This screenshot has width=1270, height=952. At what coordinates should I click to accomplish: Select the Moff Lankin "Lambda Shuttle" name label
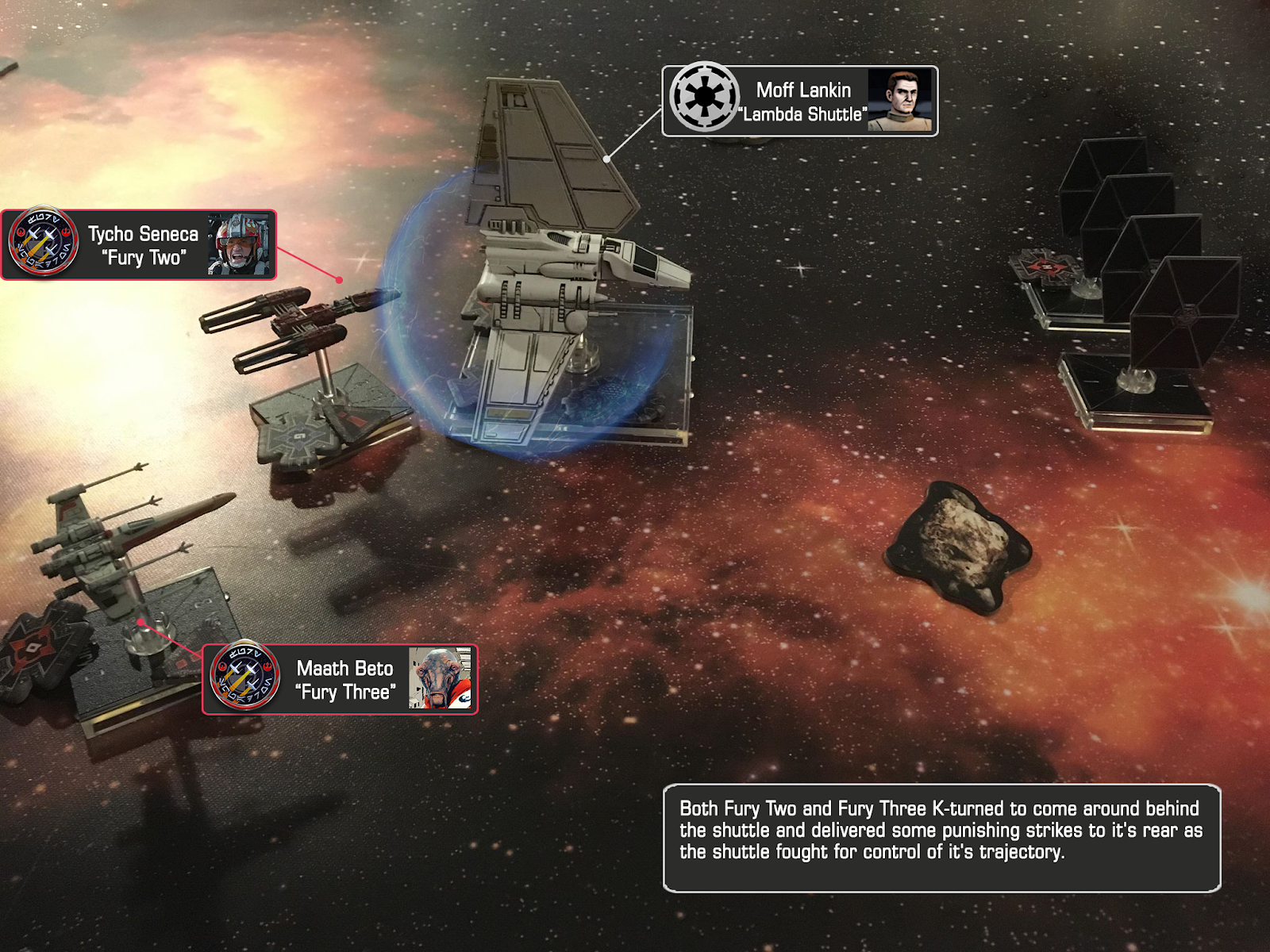click(803, 102)
